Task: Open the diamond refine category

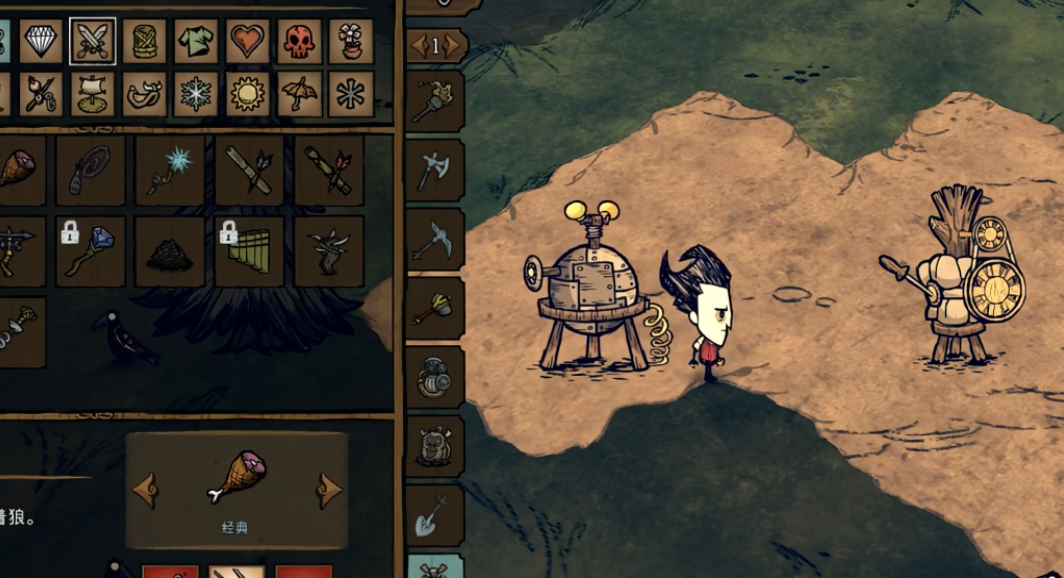Action: pos(41,41)
